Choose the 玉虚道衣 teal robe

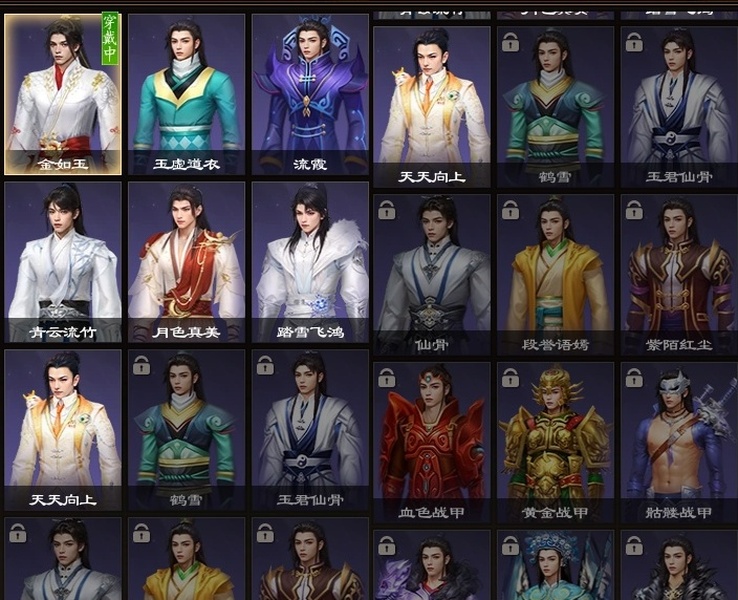point(186,94)
